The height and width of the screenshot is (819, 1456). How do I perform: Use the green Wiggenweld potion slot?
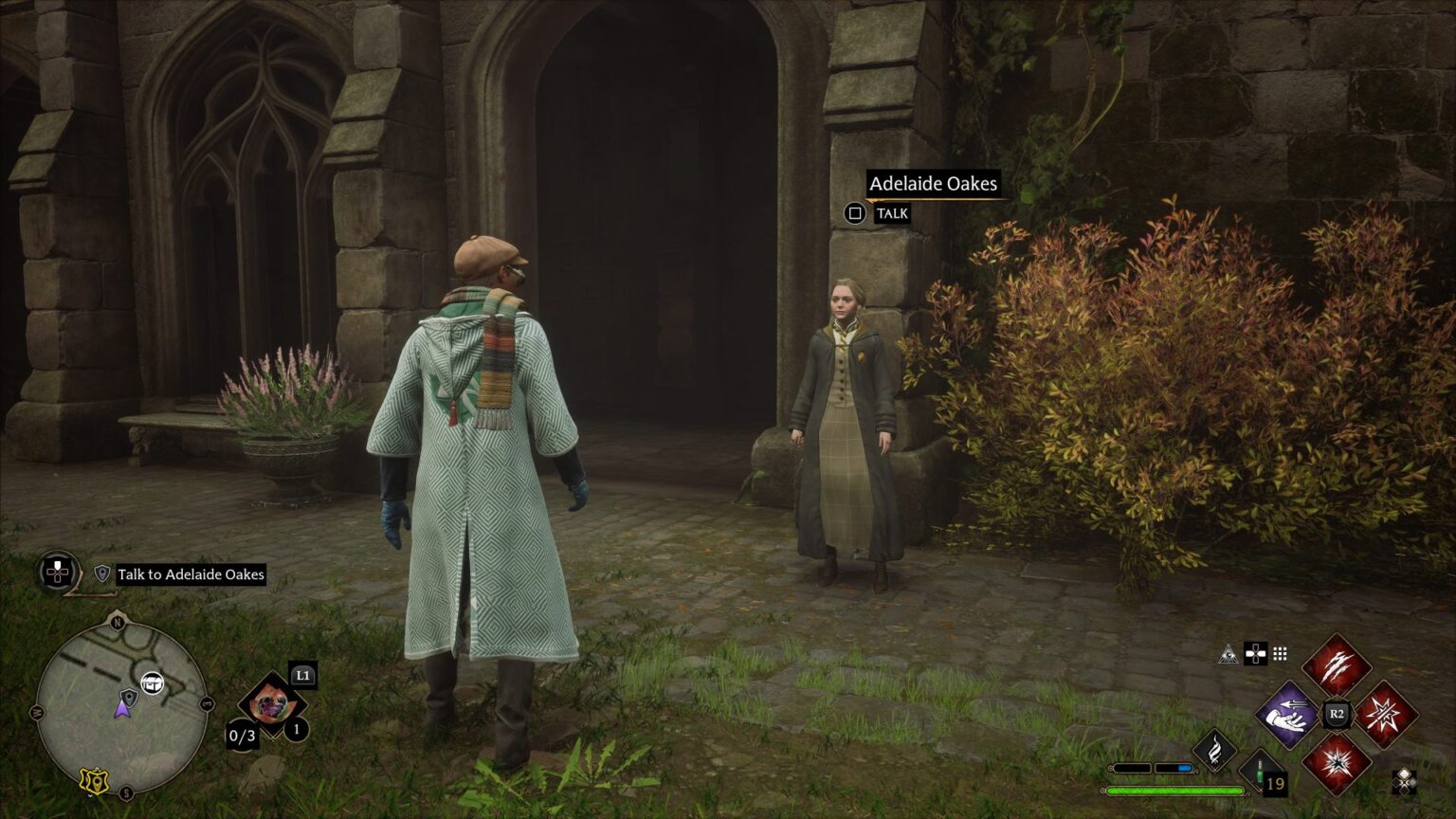1263,773
